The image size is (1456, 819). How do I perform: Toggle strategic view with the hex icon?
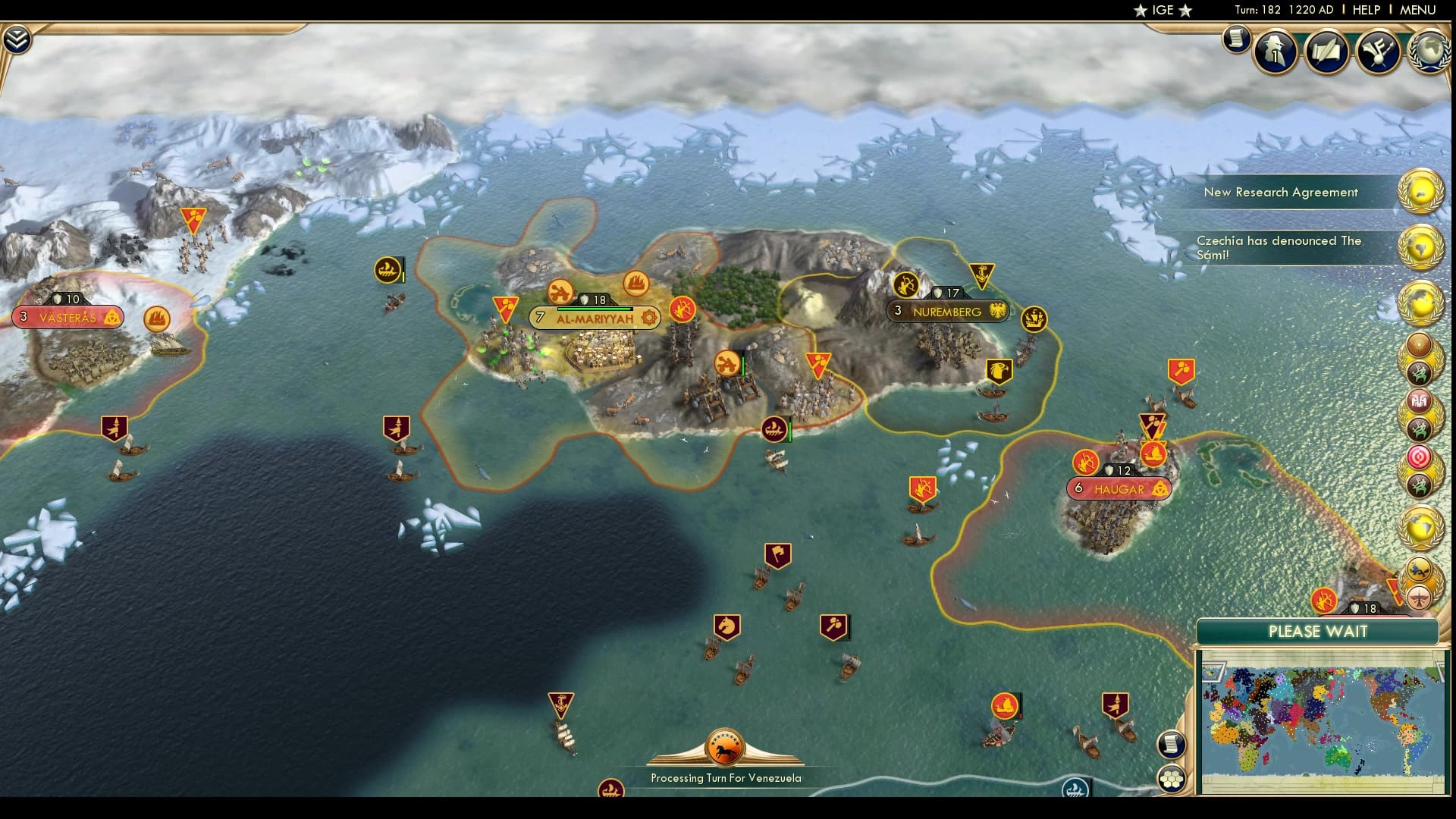point(1171,777)
